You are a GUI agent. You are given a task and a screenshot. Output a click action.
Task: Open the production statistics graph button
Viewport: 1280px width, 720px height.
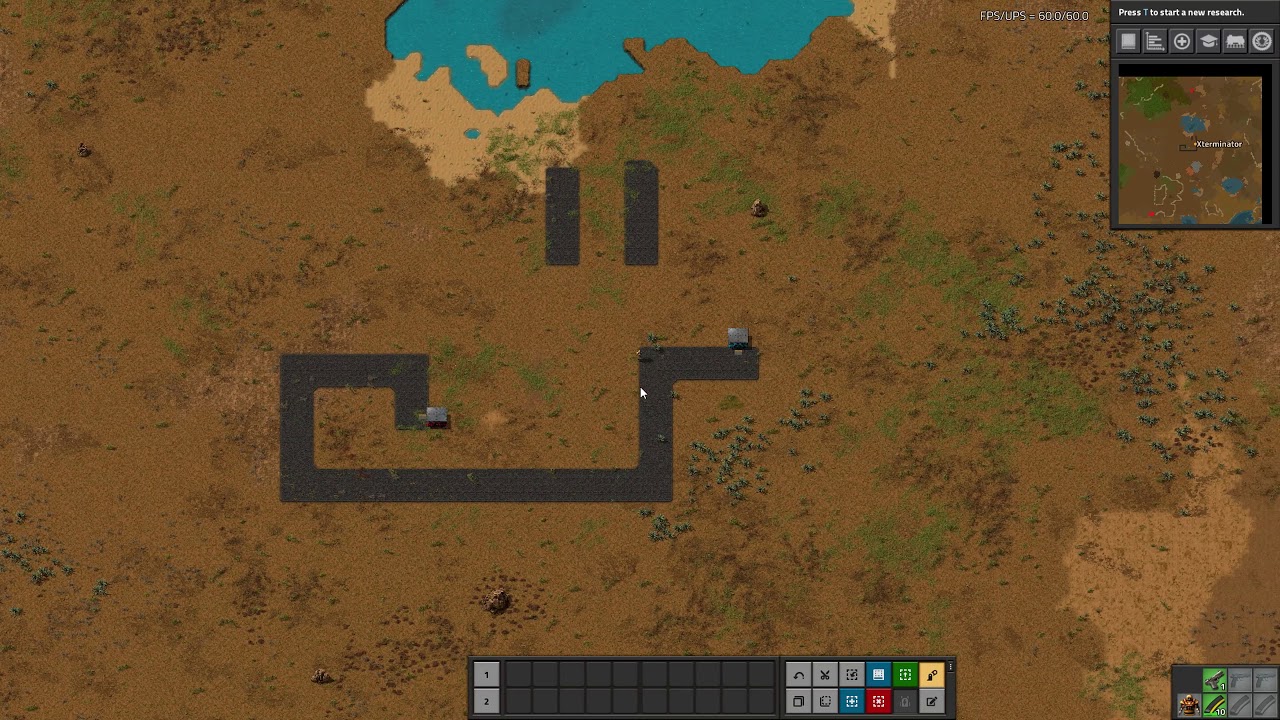[1155, 41]
